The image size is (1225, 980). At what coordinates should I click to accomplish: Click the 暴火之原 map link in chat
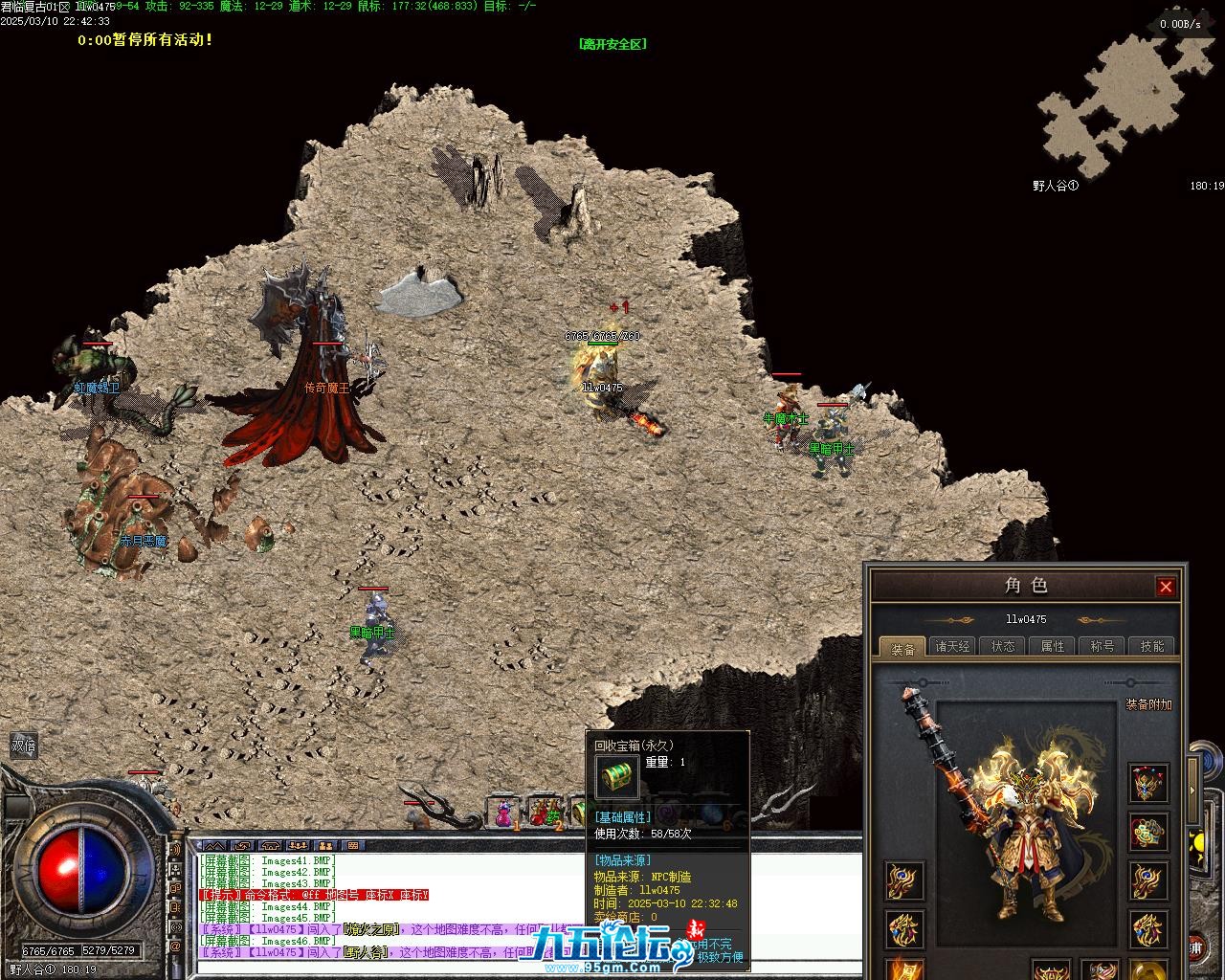369,928
